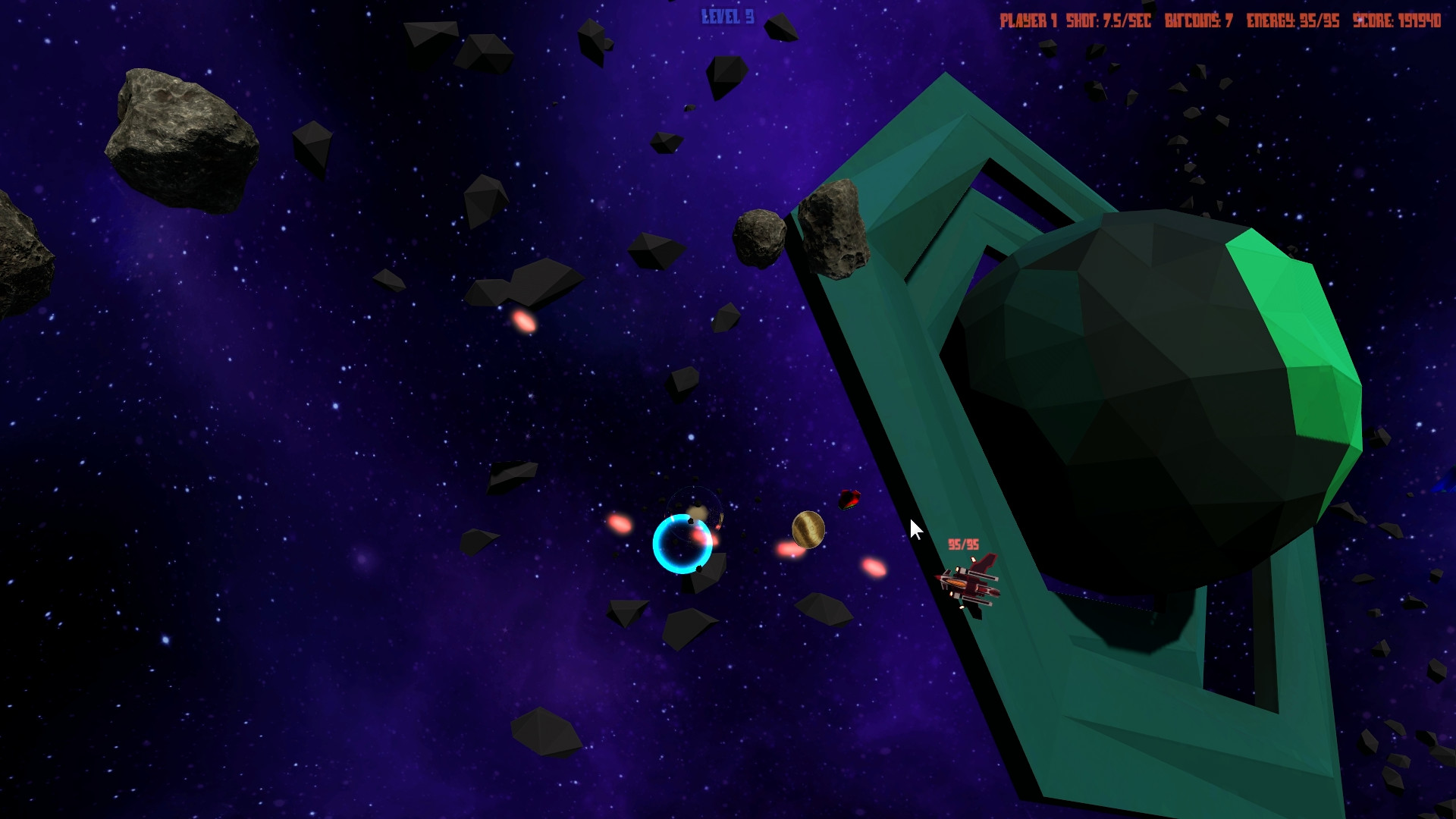Click the red gem power-up
1456x819 pixels.
[851, 500]
